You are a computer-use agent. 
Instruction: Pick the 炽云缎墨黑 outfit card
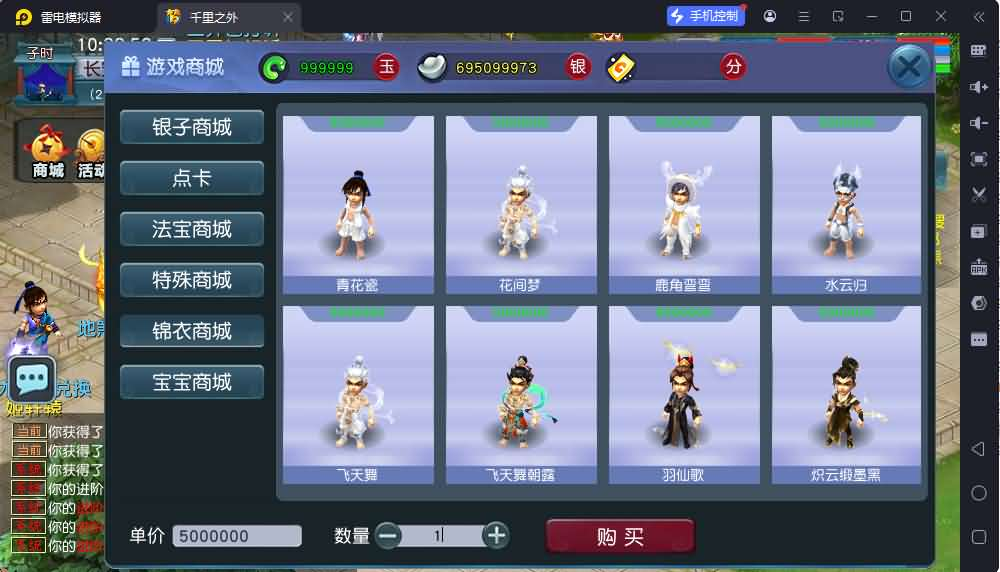click(x=847, y=395)
